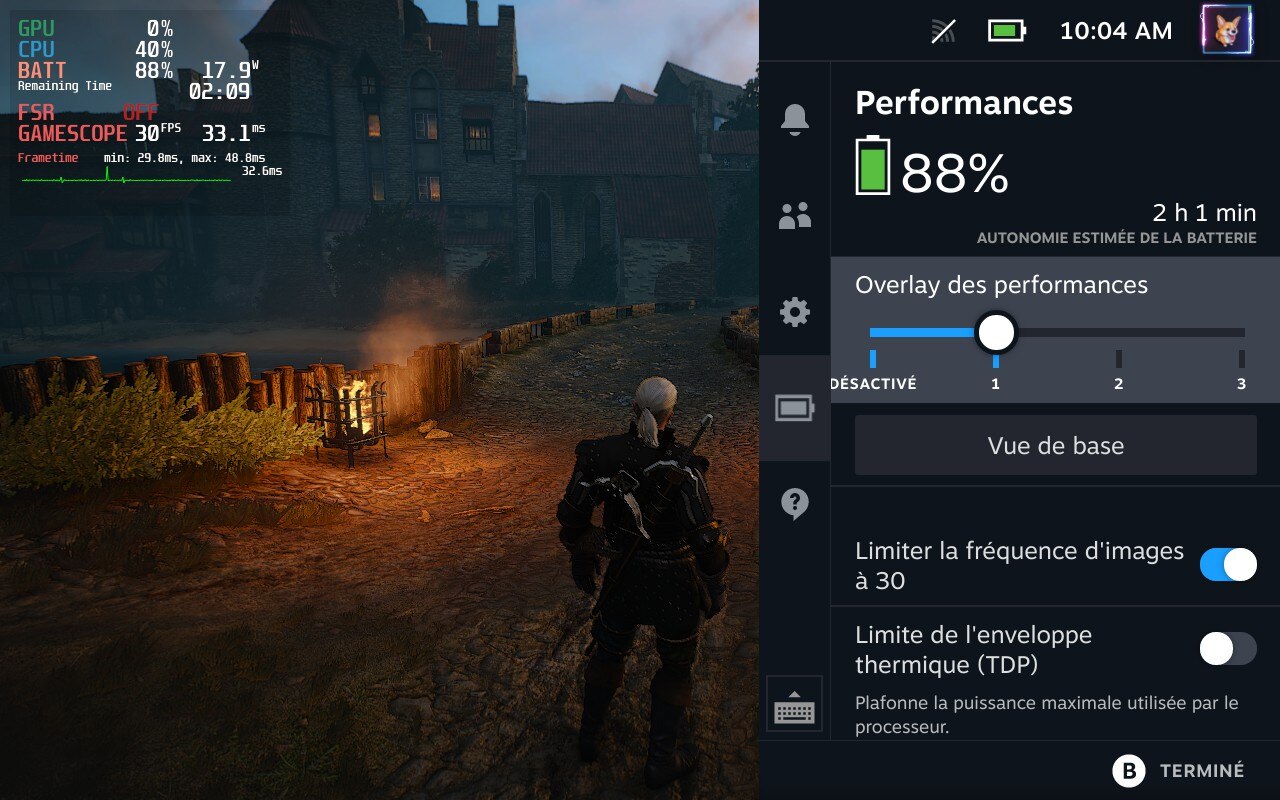This screenshot has width=1280, height=800.
Task: Set performance overlay slider to level 2
Action: (1119, 333)
